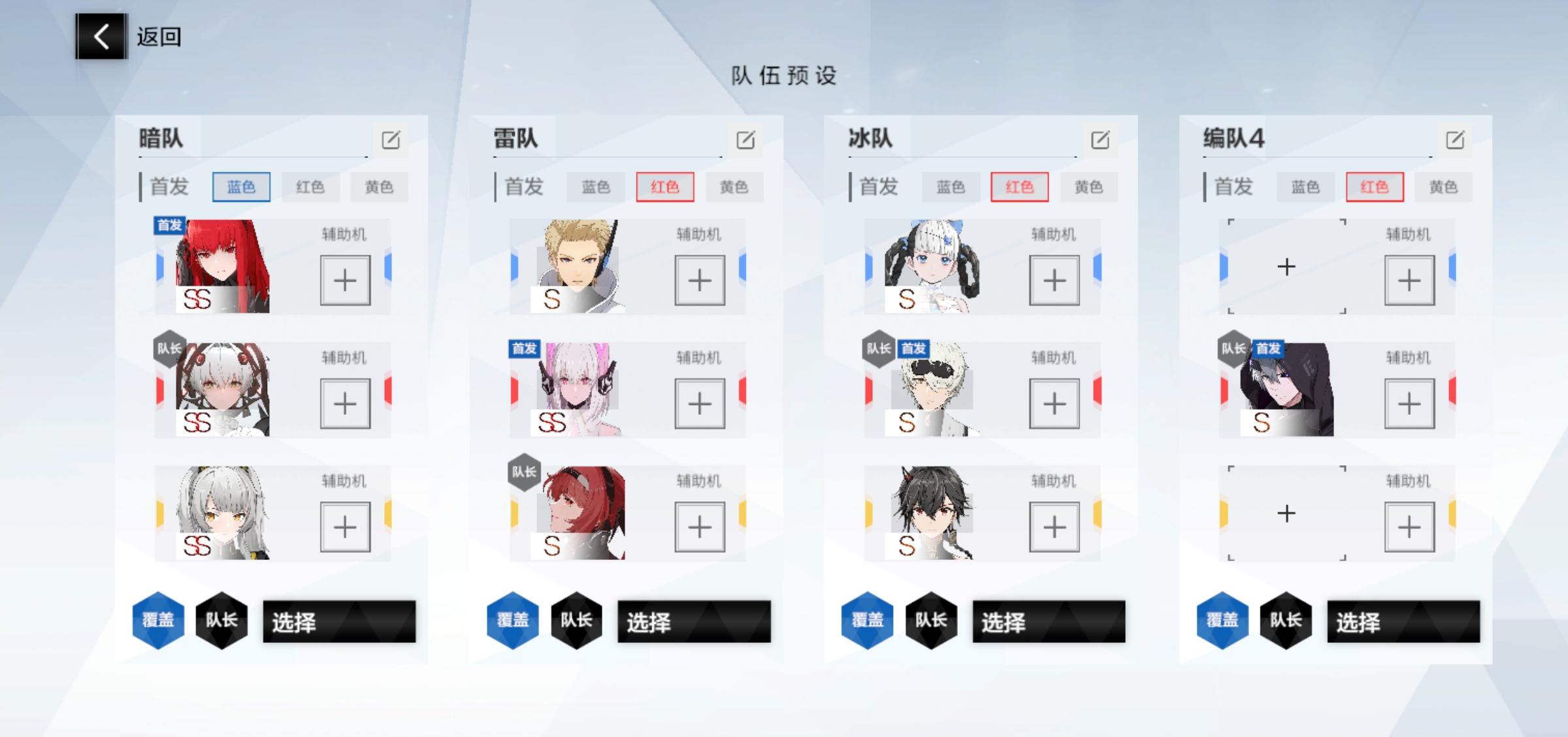Image resolution: width=1568 pixels, height=737 pixels.
Task: Switch 冰队 starter to the 黄色 option
Action: click(x=1090, y=187)
